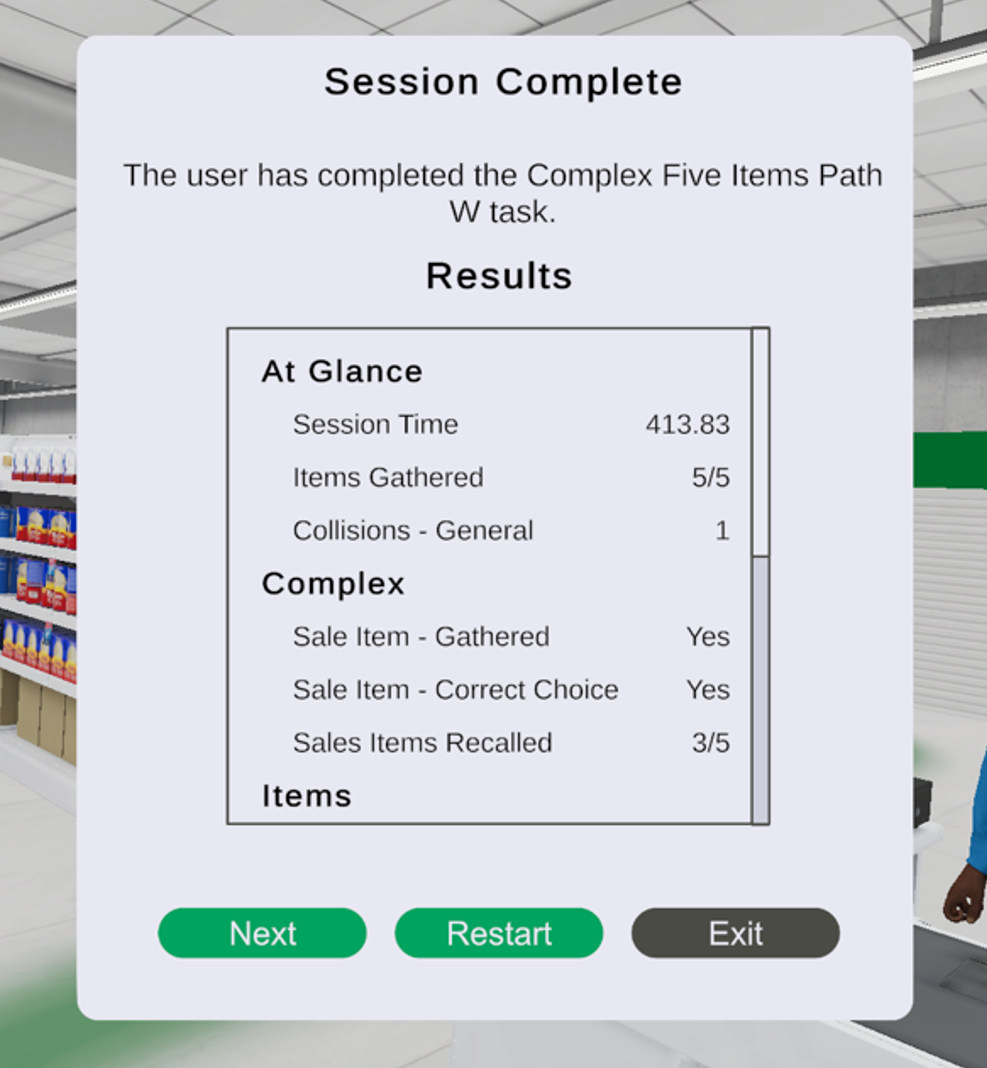Click the green Next button
This screenshot has height=1068, width=987.
click(262, 933)
